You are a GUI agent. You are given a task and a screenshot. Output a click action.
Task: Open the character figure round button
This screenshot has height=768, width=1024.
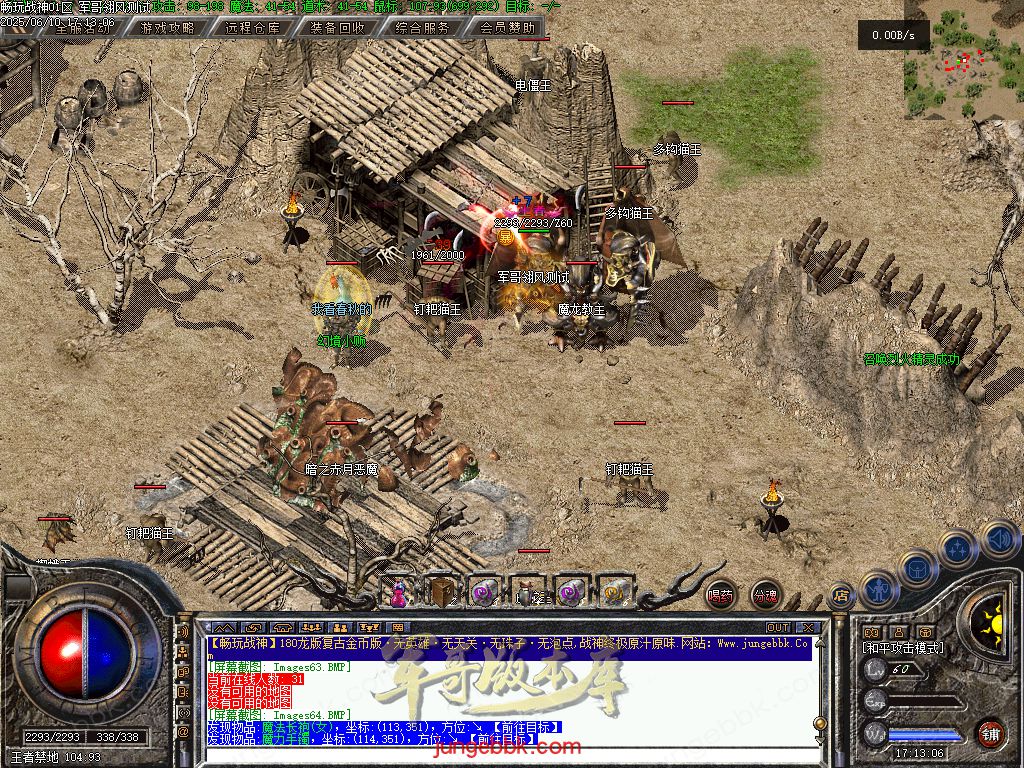click(878, 588)
